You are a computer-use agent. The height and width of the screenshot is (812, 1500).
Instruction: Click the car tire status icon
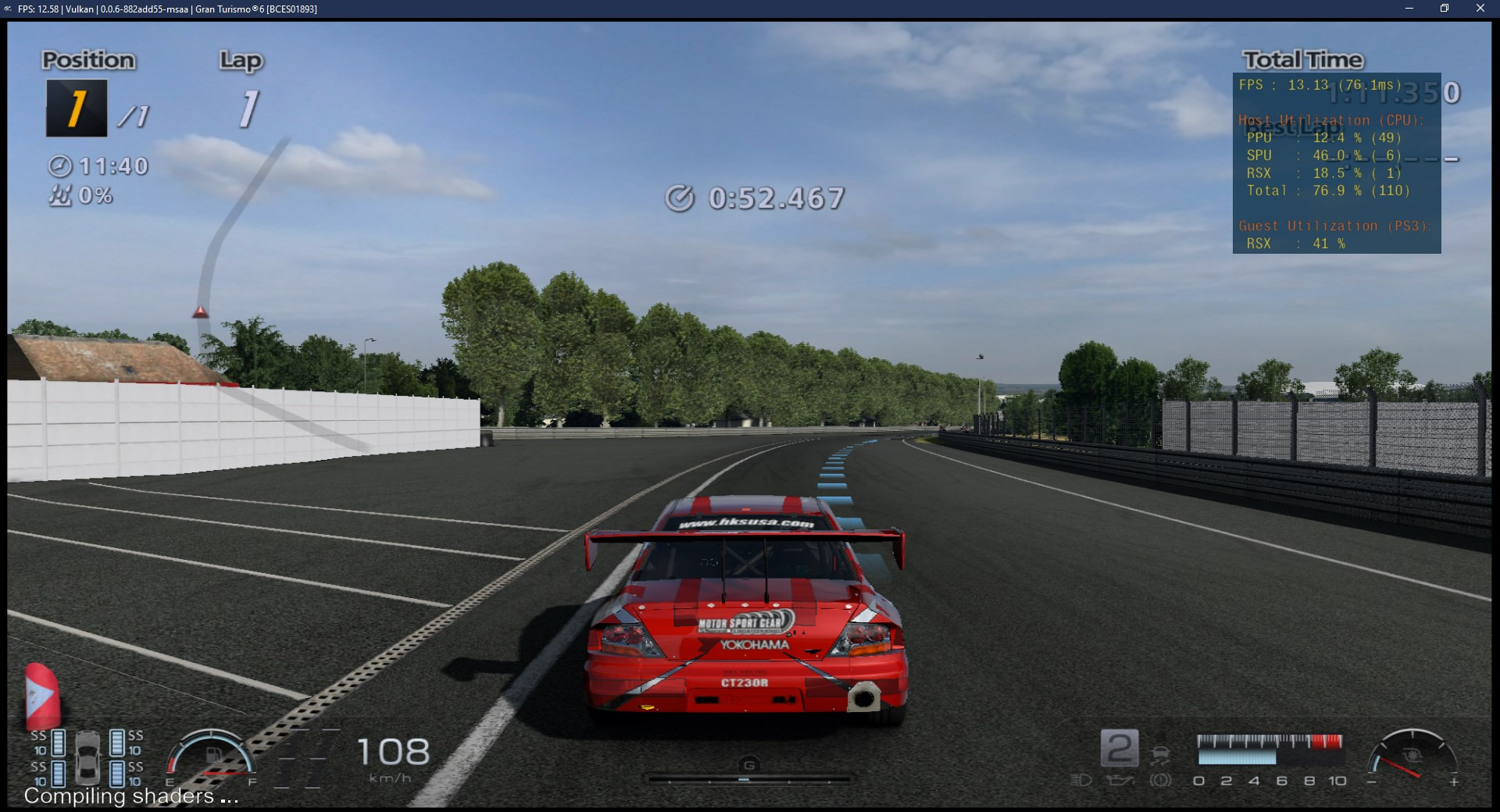pyautogui.click(x=87, y=757)
